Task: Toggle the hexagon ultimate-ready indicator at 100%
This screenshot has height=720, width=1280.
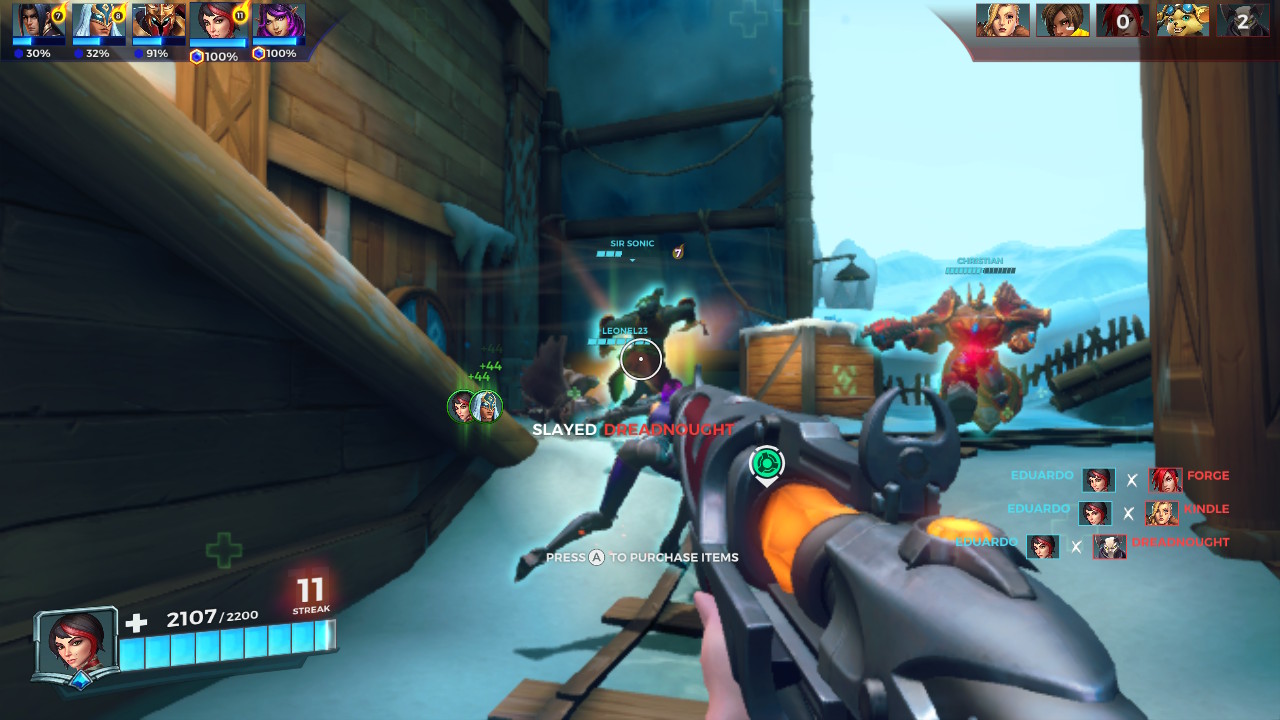Action: (196, 55)
